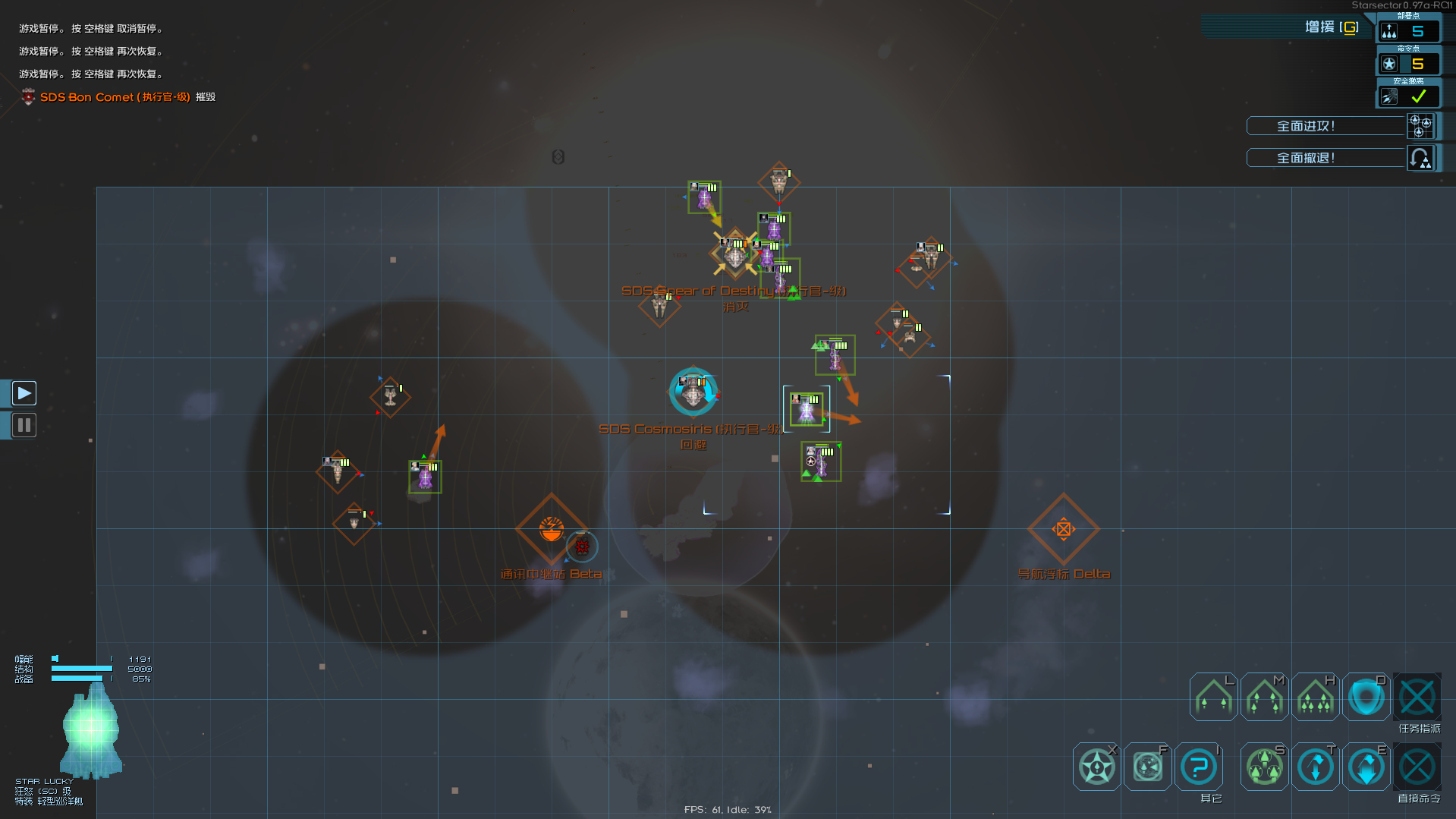Click the 任务指派 assignment cancel icon
The width and height of the screenshot is (1456, 819).
point(1417,697)
